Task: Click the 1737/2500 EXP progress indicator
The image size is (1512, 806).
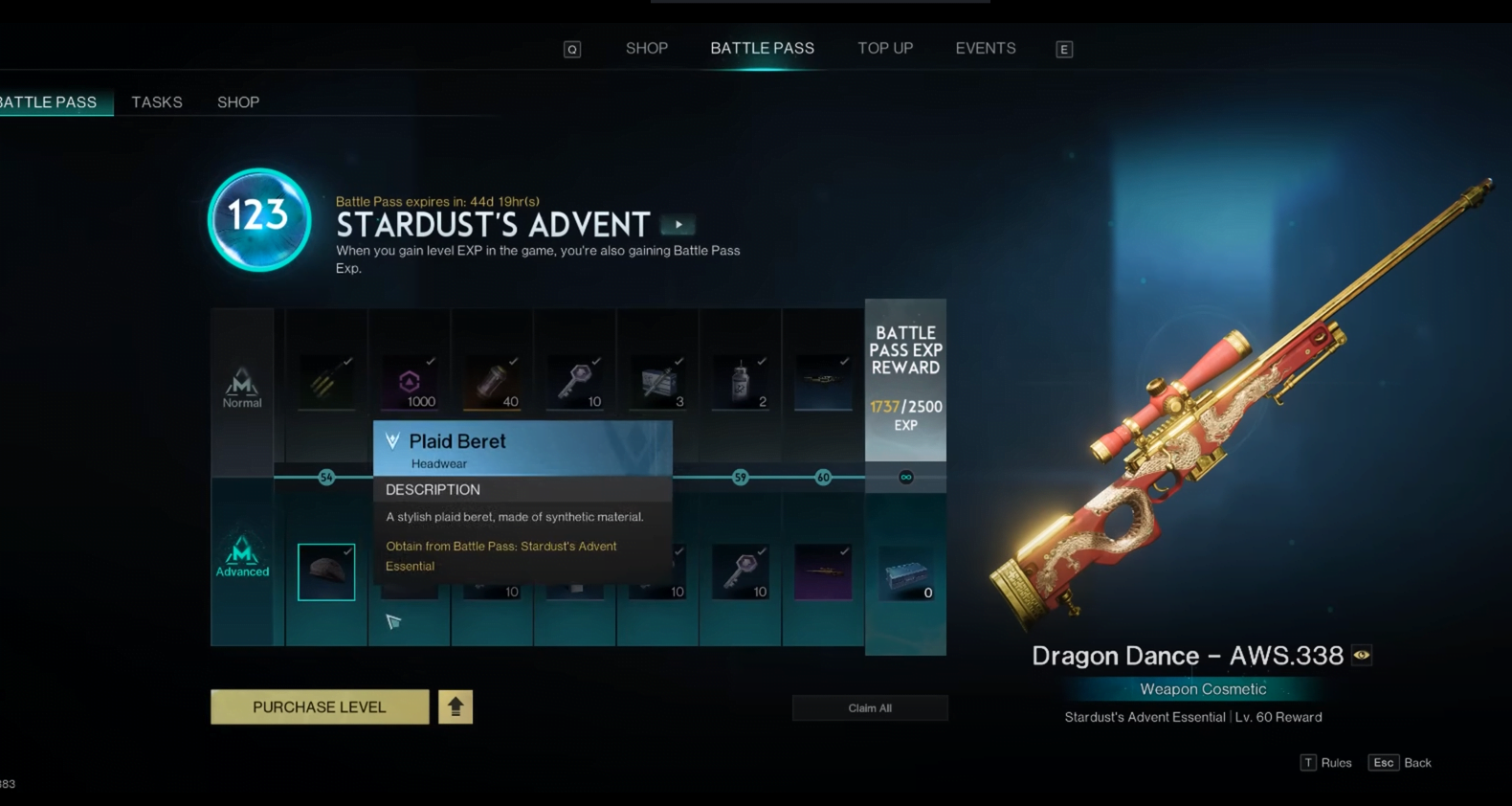Action: 905,406
